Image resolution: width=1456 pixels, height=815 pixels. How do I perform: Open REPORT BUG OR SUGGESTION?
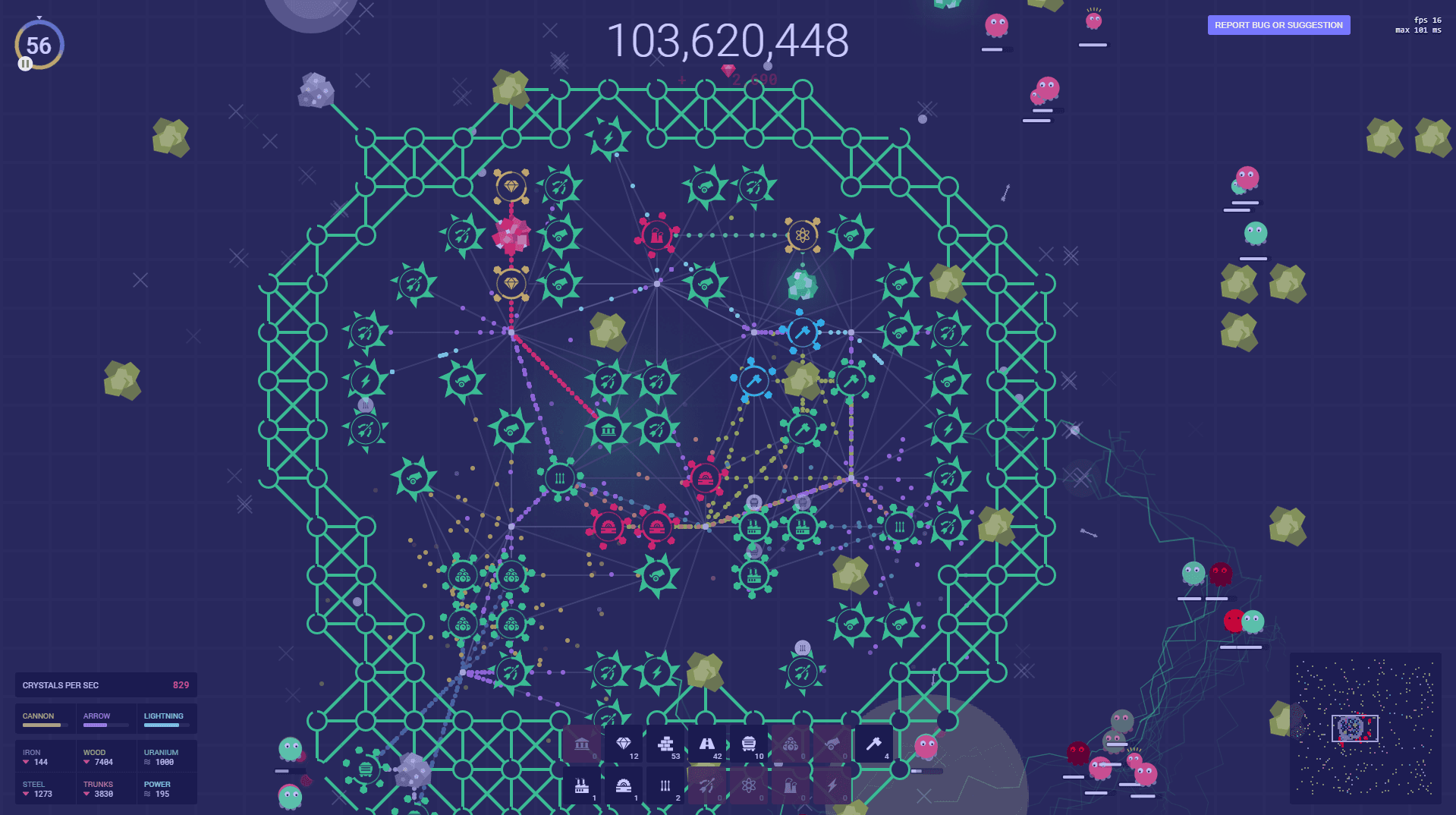(x=1278, y=25)
